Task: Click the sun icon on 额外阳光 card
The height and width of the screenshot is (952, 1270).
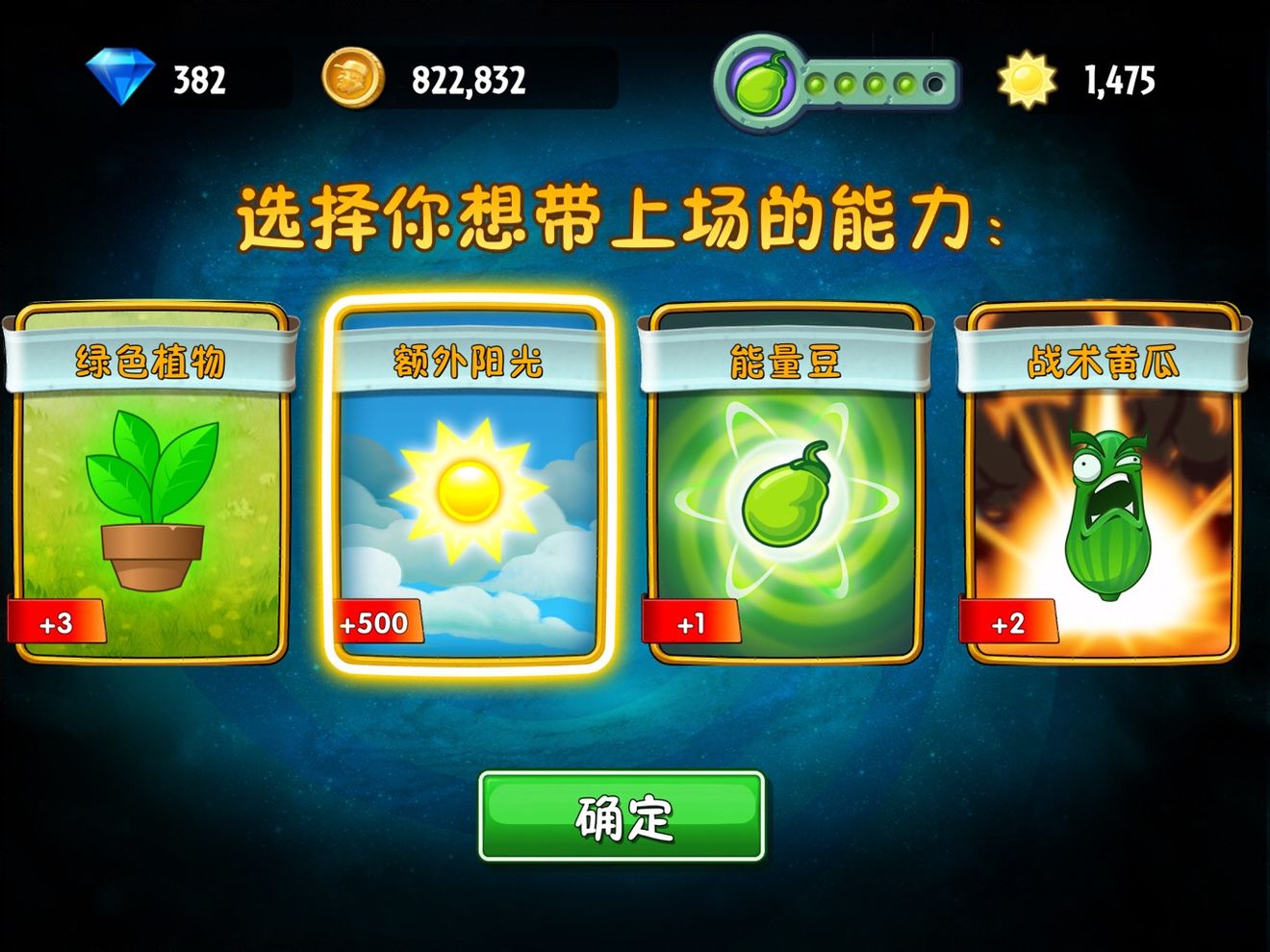Action: pyautogui.click(x=469, y=490)
